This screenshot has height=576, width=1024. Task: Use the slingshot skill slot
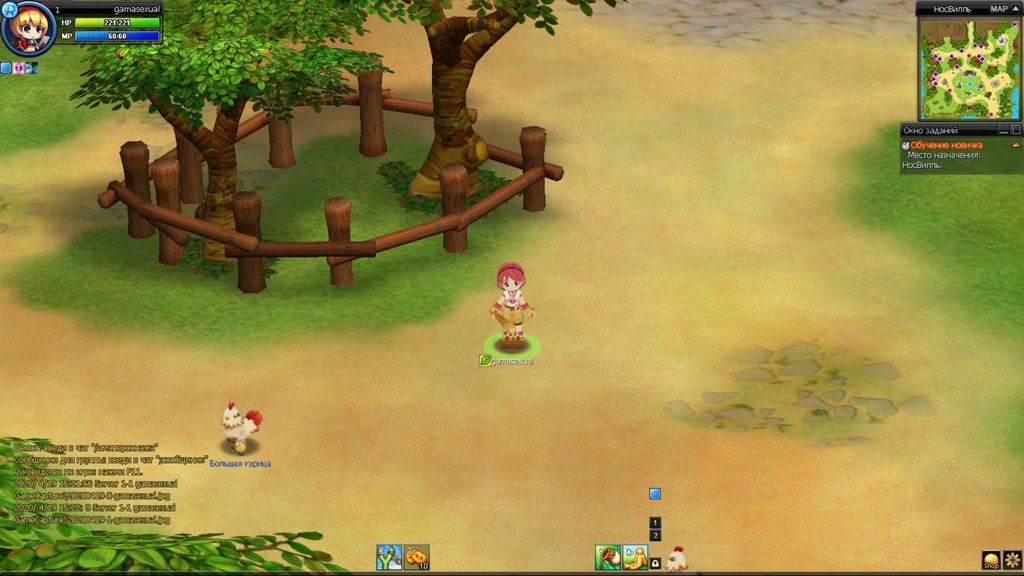[389, 557]
